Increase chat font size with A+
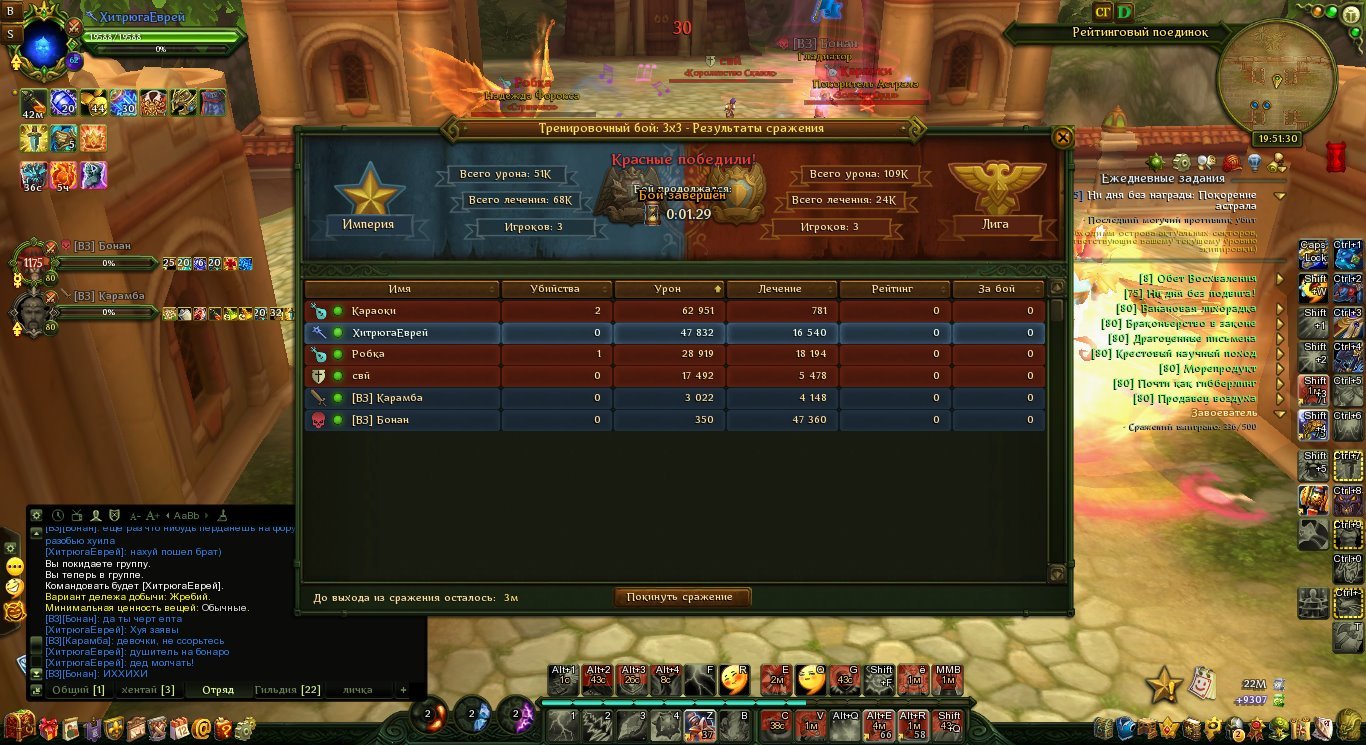Image resolution: width=1366 pixels, height=745 pixels. point(152,516)
